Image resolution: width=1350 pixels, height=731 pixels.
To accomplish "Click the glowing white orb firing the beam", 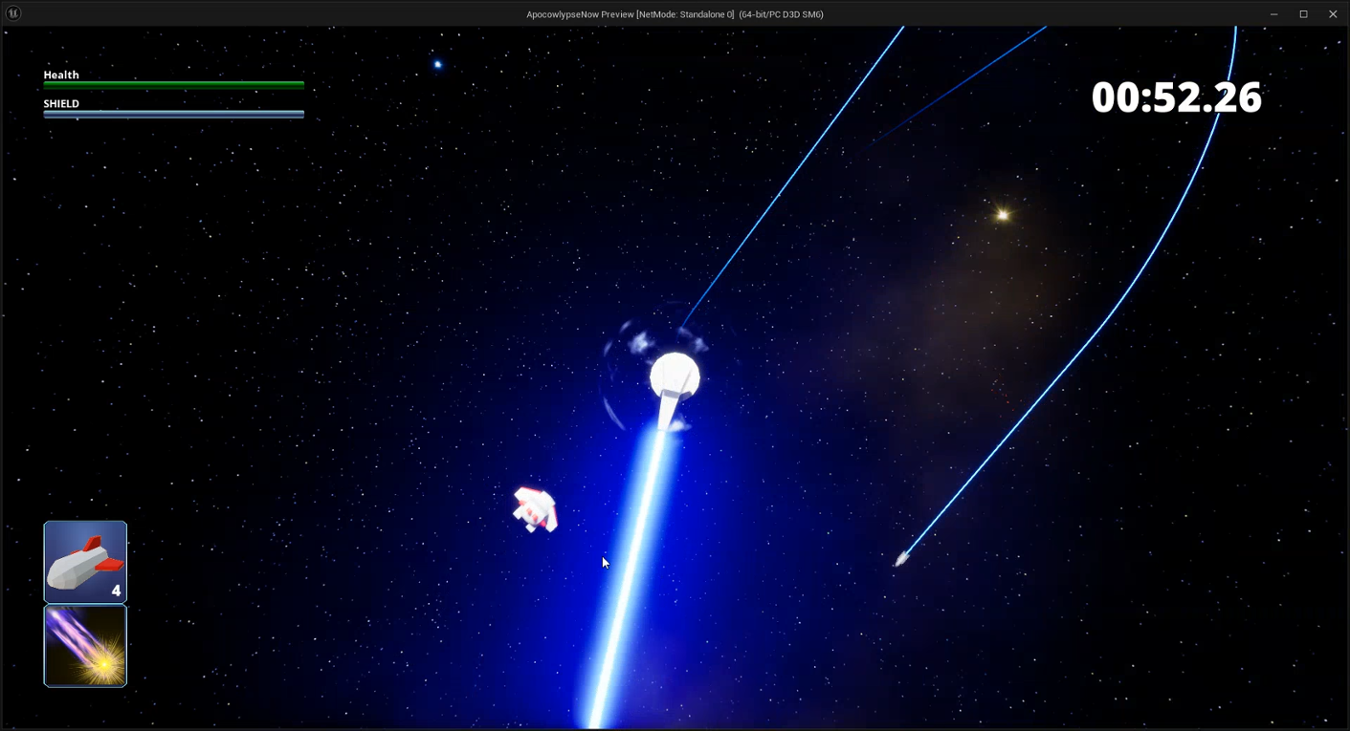I will click(x=674, y=373).
